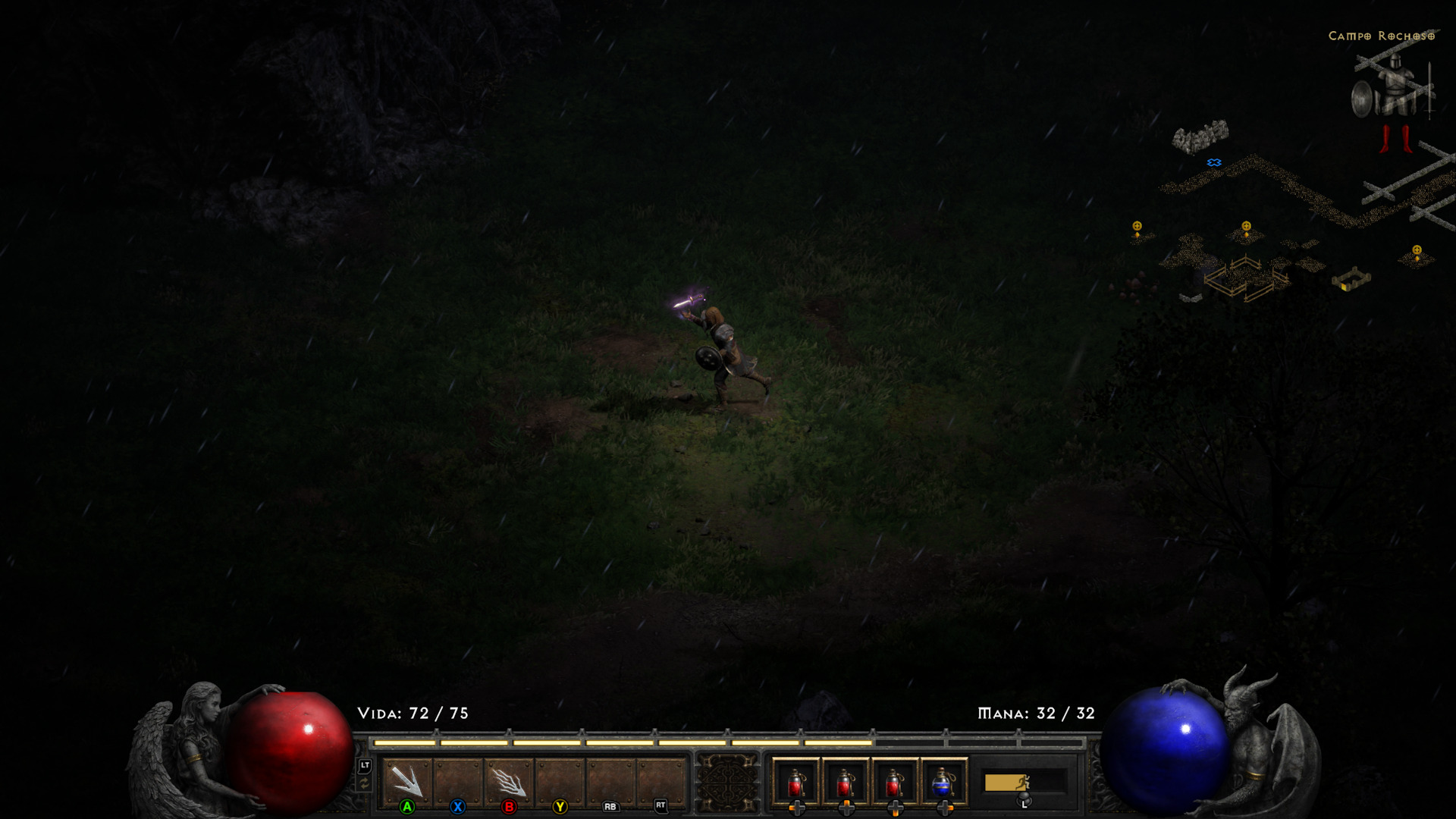The image size is (1456, 819).
Task: Activate the multi-pronged claw skill slot
Action: (509, 780)
